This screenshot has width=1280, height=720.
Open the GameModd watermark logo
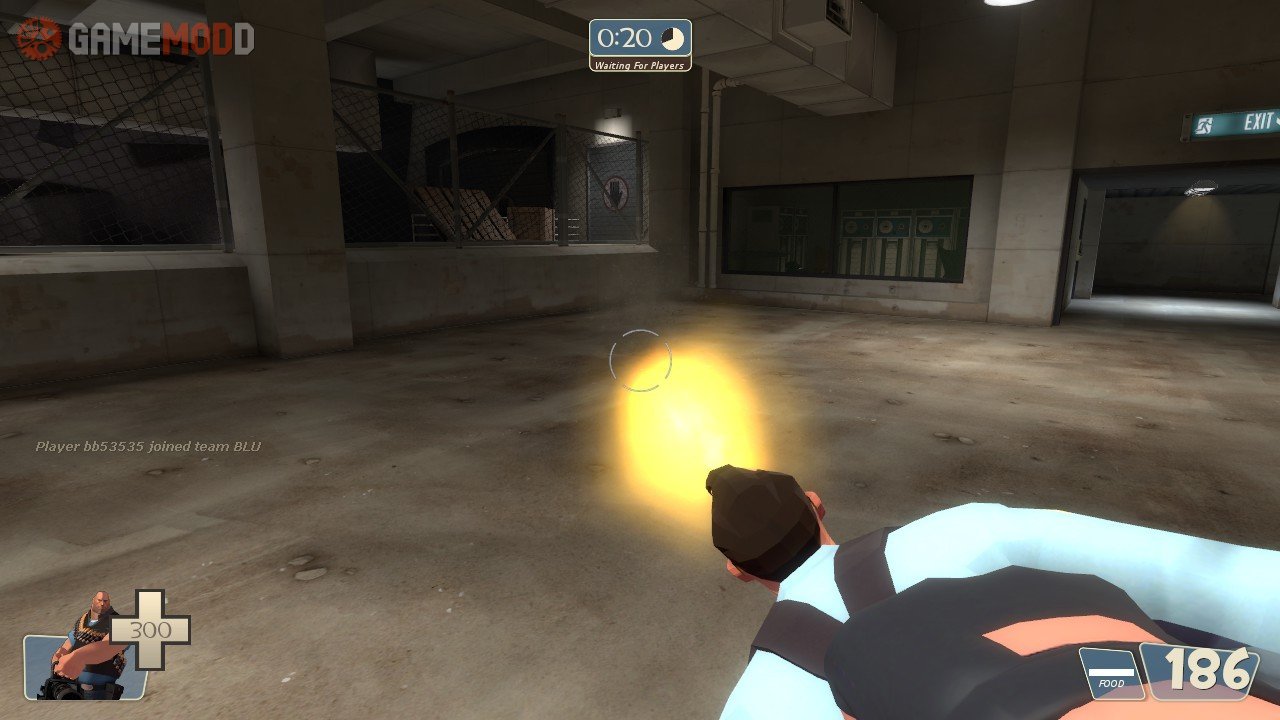point(134,39)
